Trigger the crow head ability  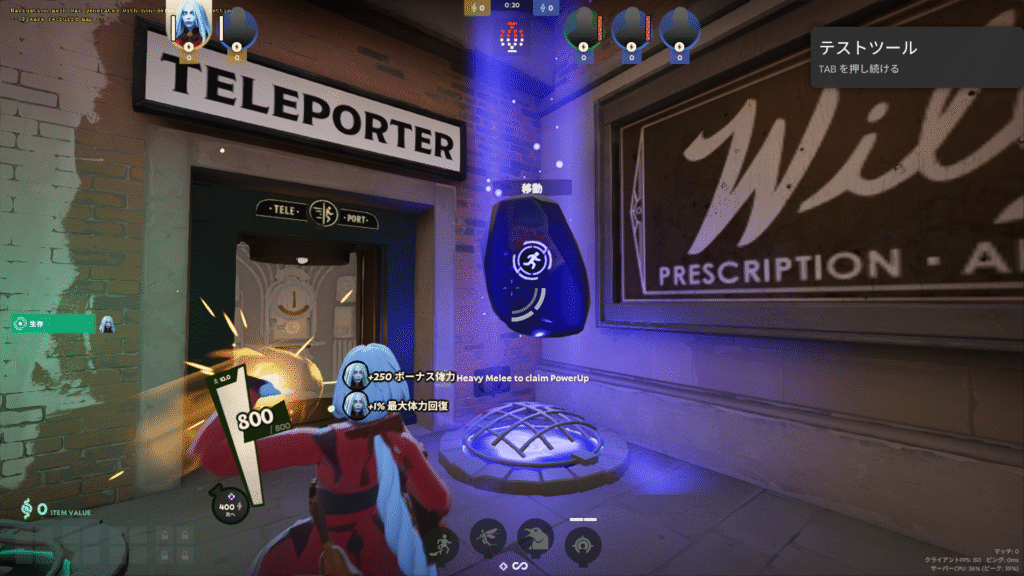tap(536, 541)
